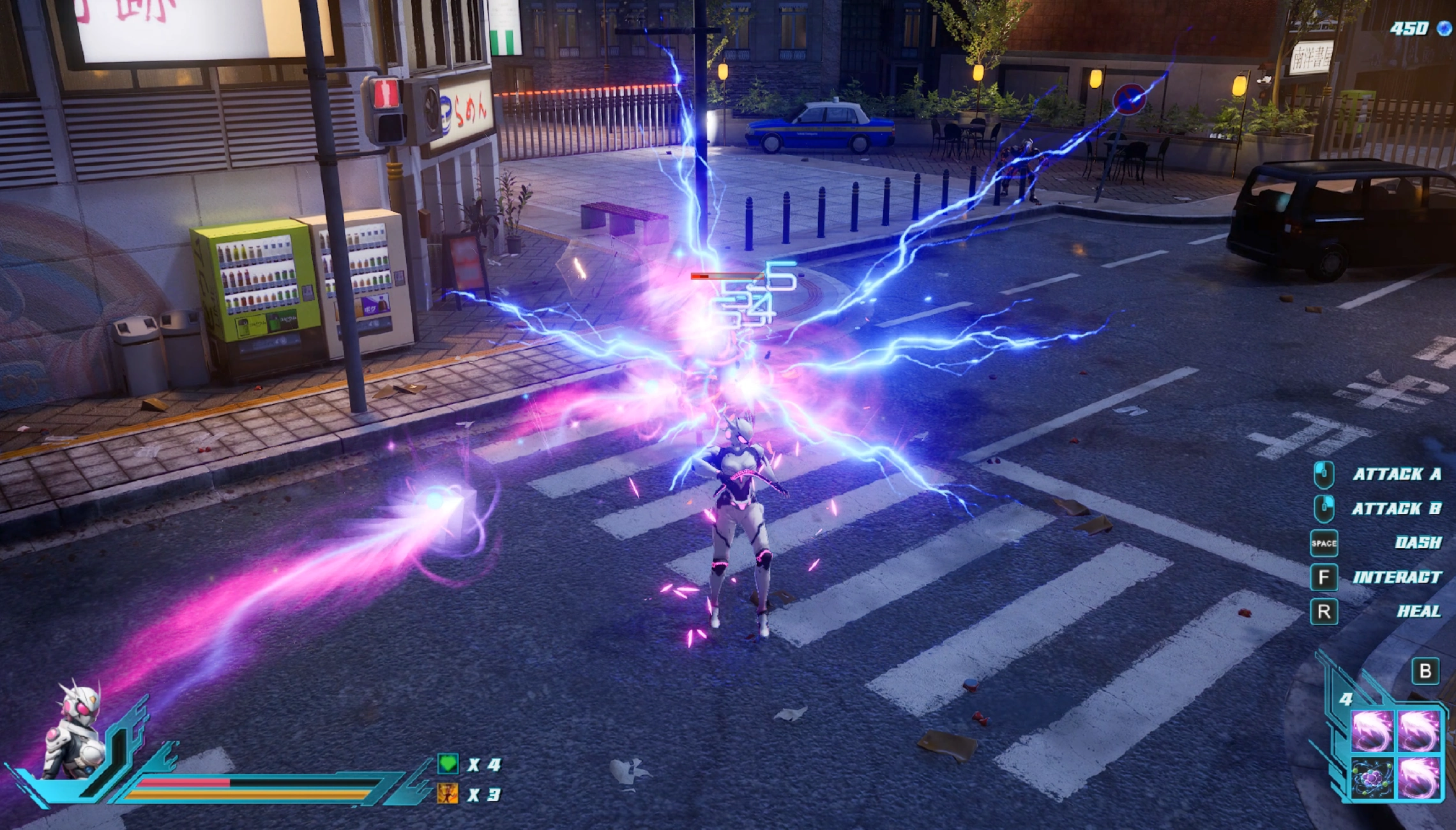The height and width of the screenshot is (830, 1456).
Task: Click the blue orb currency icon
Action: tap(1443, 28)
